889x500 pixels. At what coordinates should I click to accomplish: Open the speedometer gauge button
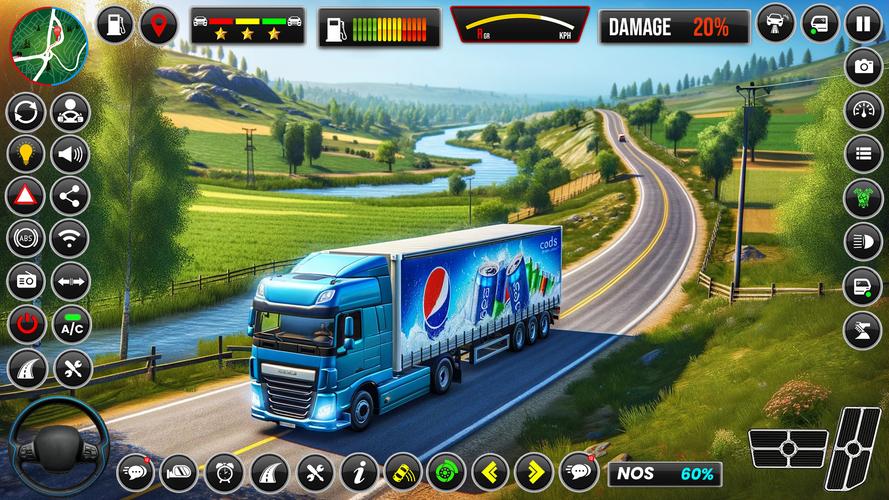(x=862, y=111)
